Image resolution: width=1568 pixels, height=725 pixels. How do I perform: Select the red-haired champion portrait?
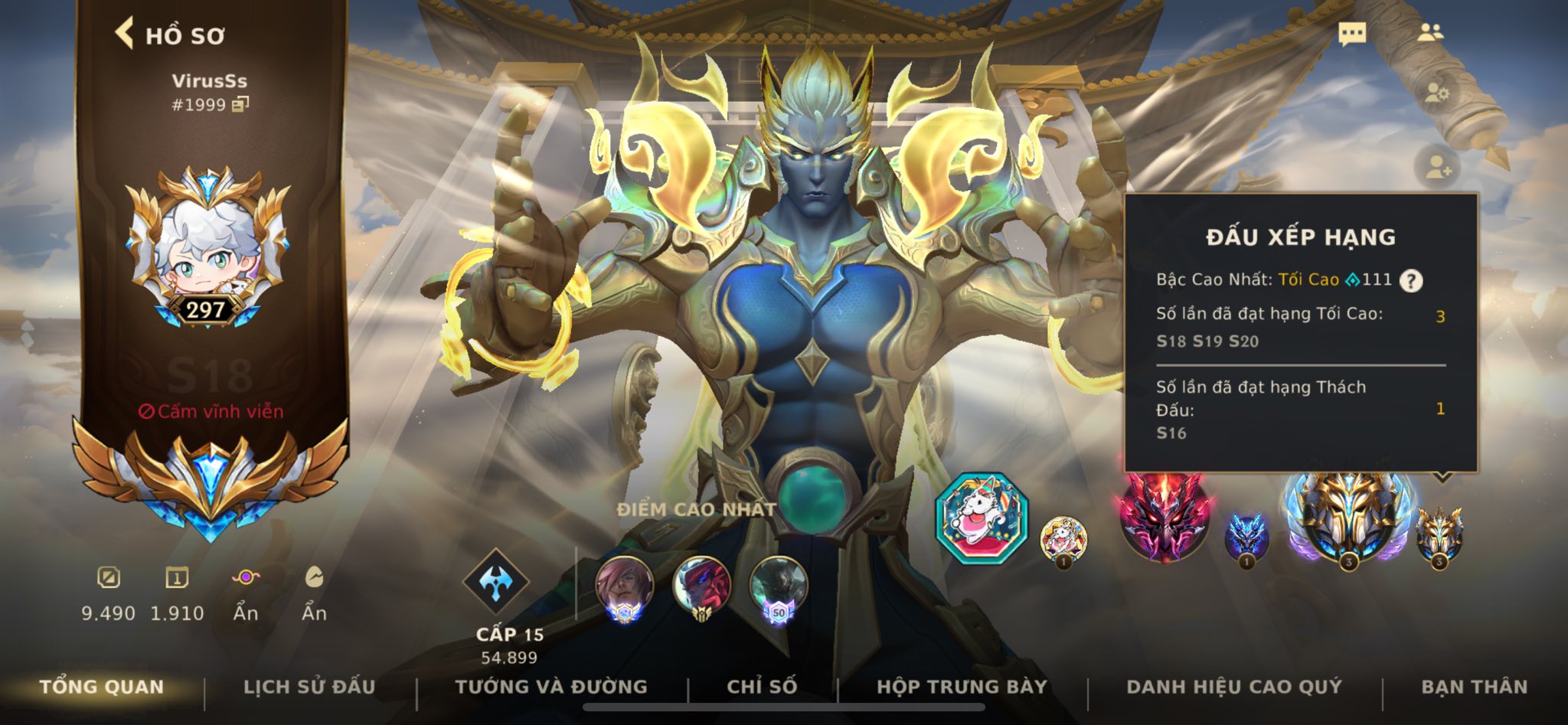pyautogui.click(x=625, y=587)
